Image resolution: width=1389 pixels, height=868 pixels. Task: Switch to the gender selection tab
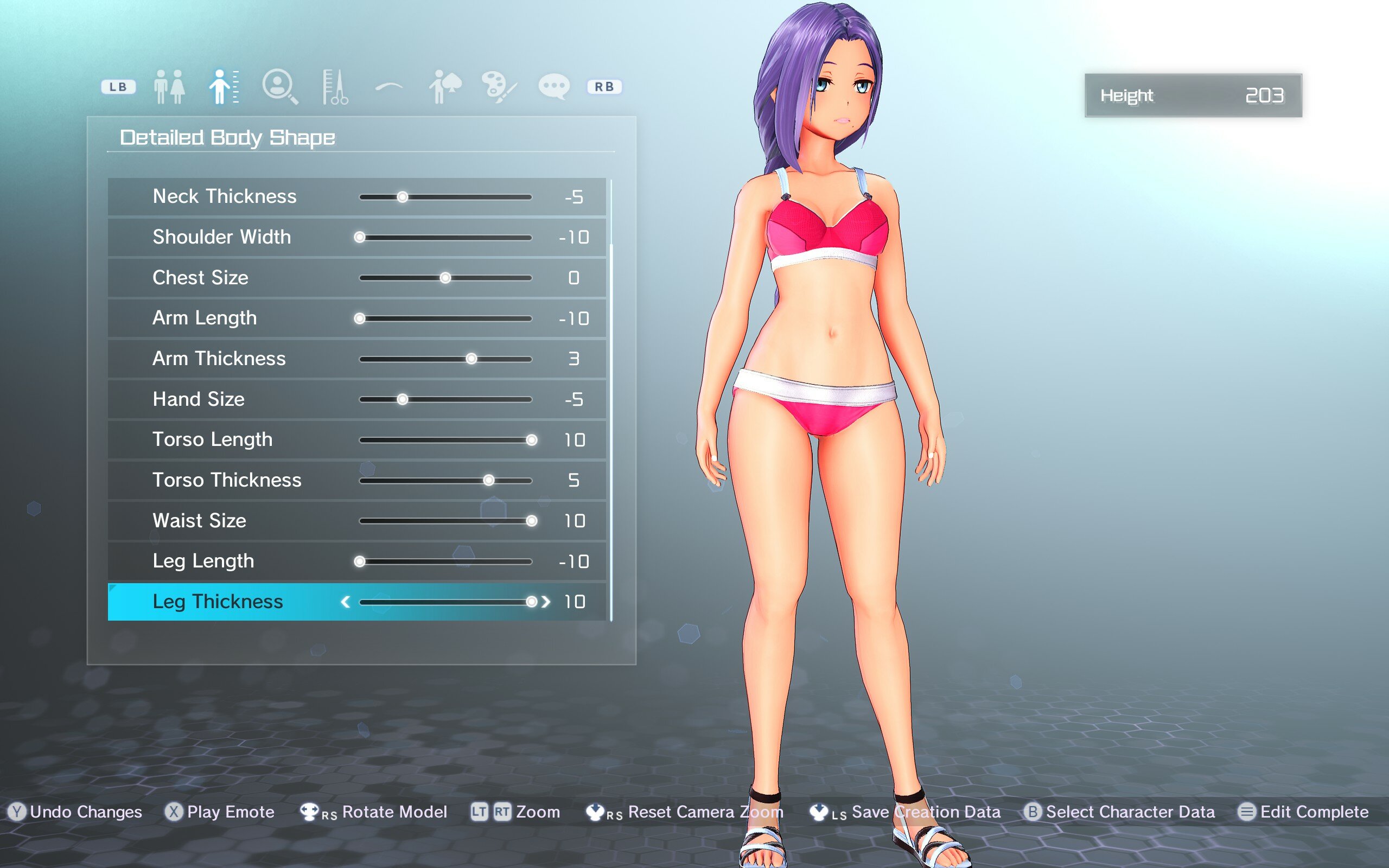point(169,87)
